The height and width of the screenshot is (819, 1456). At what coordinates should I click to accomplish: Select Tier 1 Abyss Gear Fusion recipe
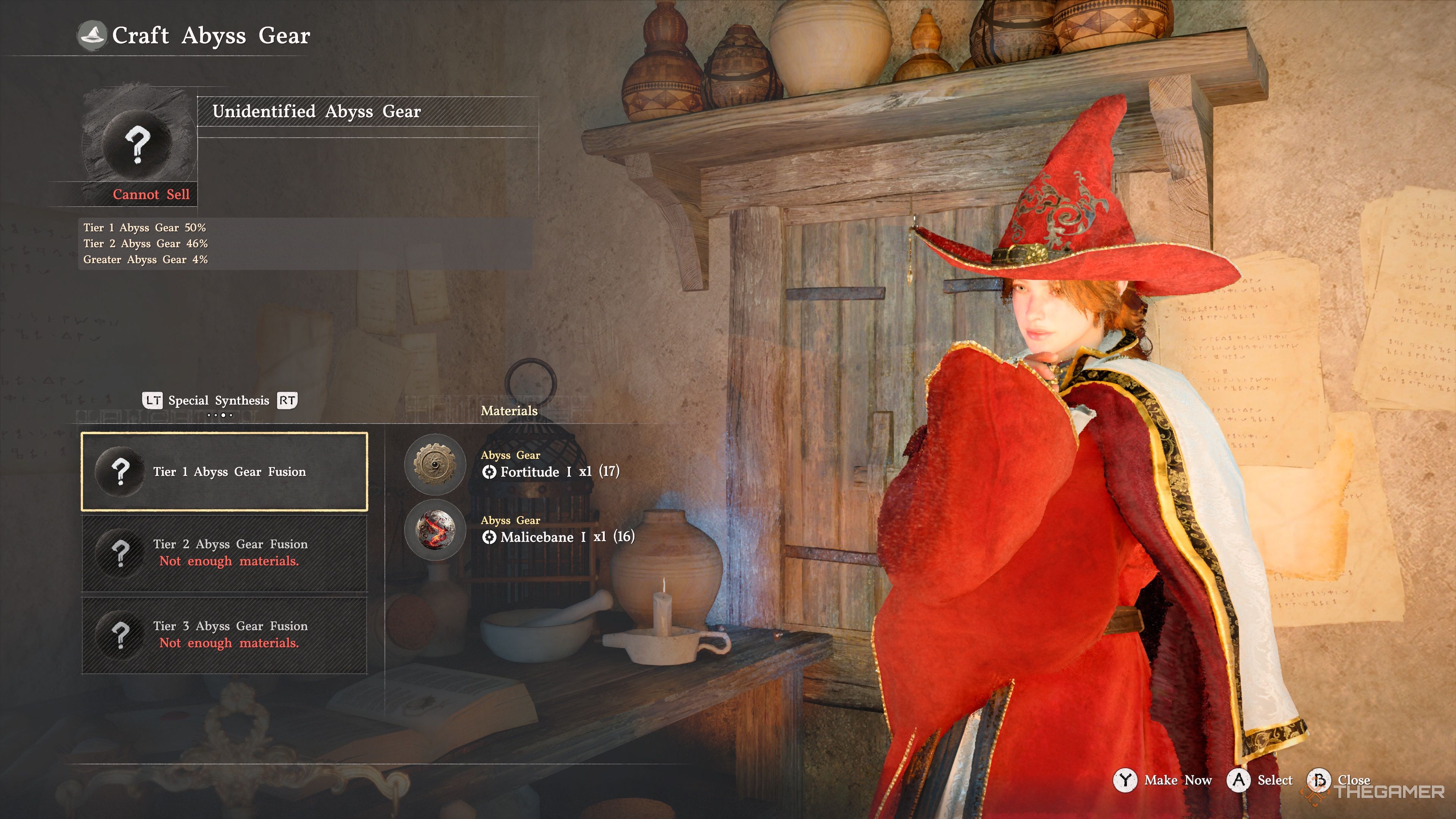click(224, 472)
